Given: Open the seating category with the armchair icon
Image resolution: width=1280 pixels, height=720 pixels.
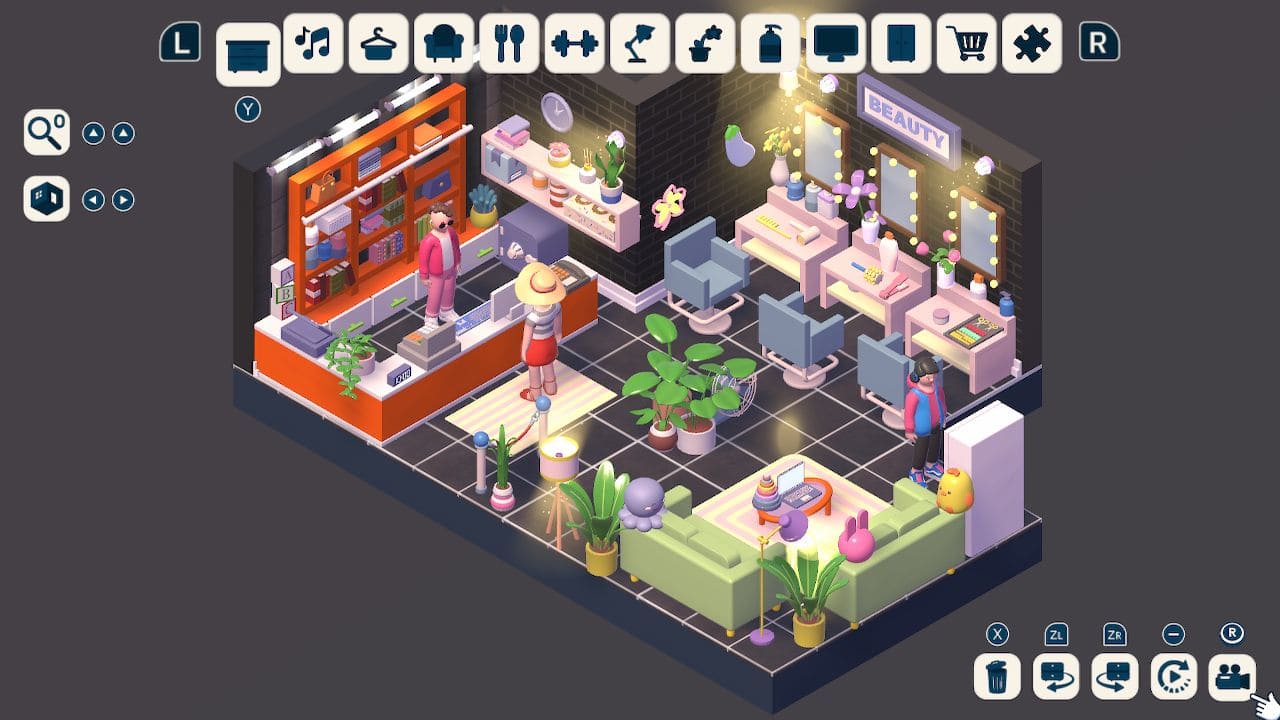Looking at the screenshot, I should coord(443,43).
